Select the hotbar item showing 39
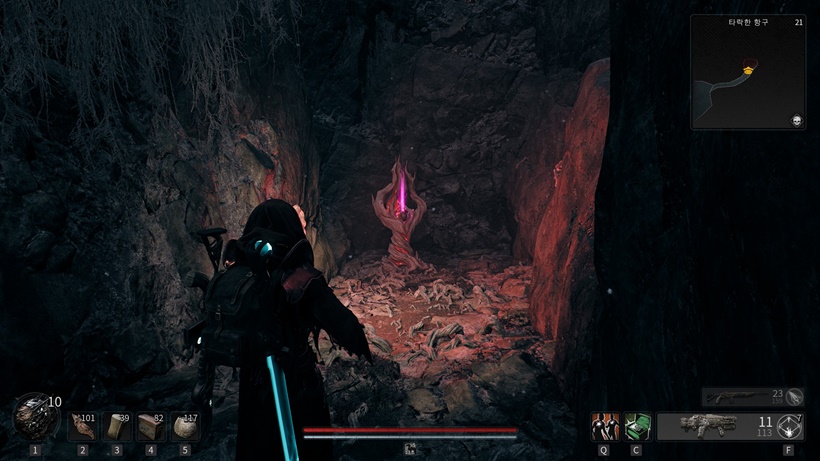820x461 pixels. [x=117, y=427]
